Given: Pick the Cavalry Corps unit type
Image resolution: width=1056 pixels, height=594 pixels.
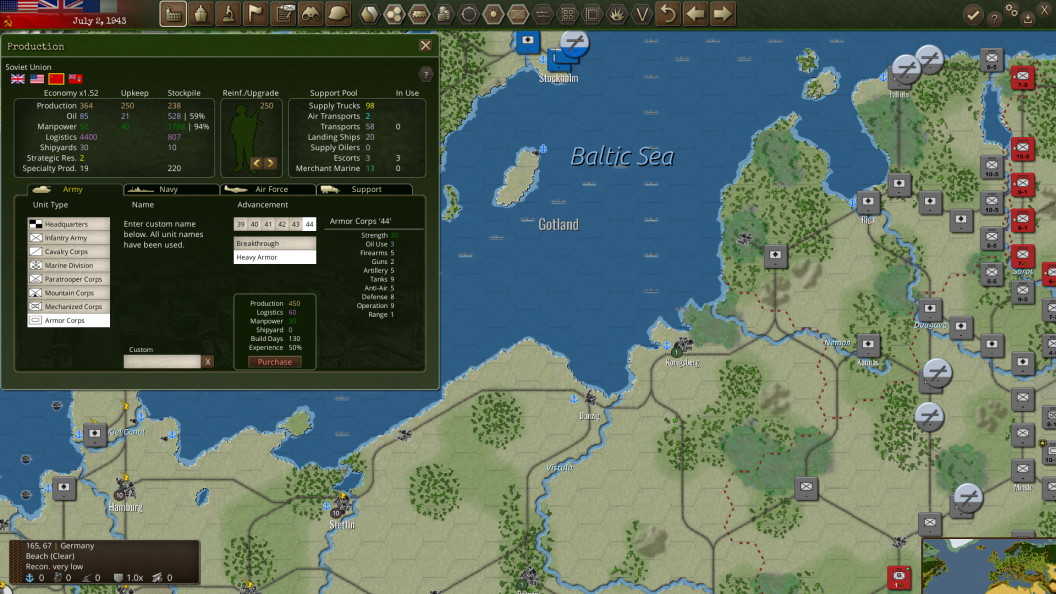Looking at the screenshot, I should click(68, 252).
